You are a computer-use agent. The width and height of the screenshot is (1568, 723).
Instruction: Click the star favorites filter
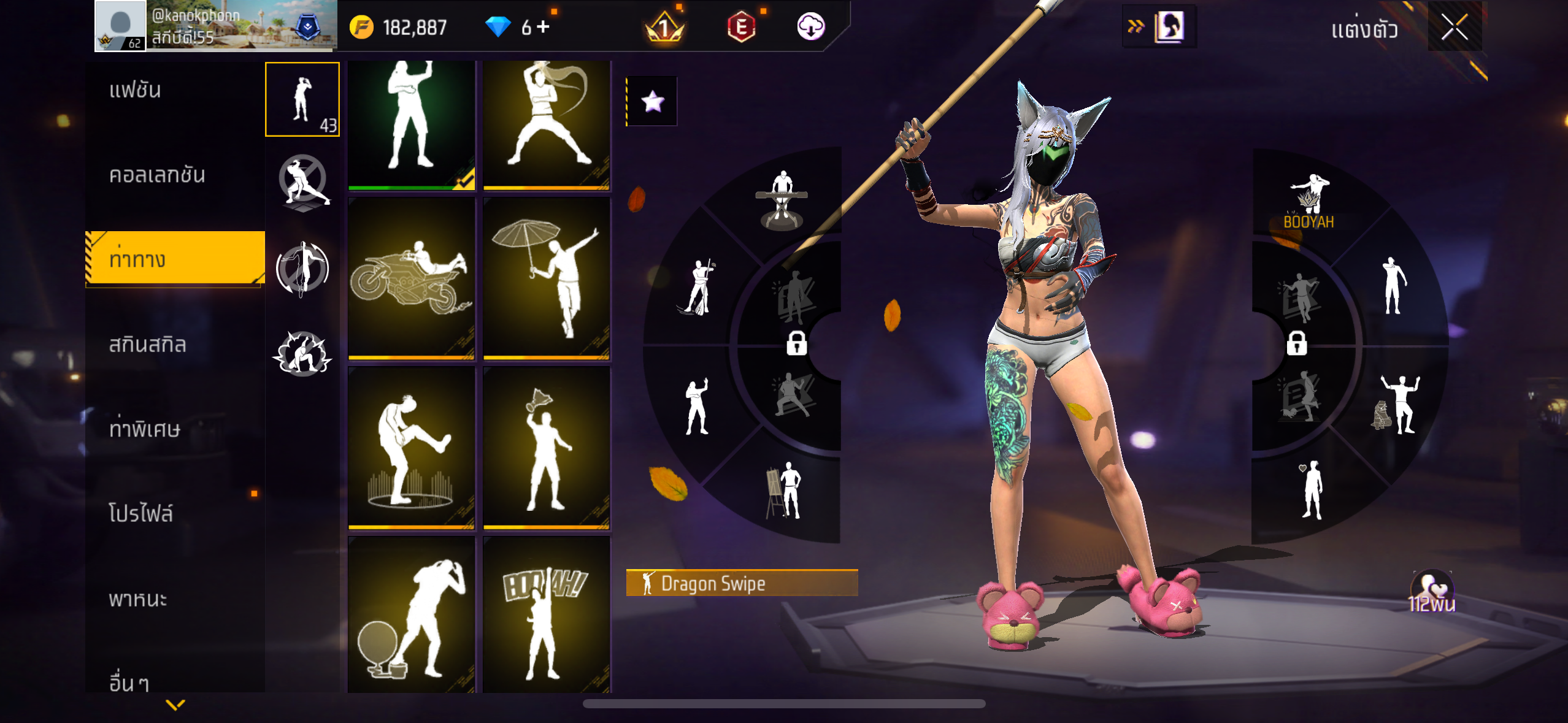(x=652, y=101)
